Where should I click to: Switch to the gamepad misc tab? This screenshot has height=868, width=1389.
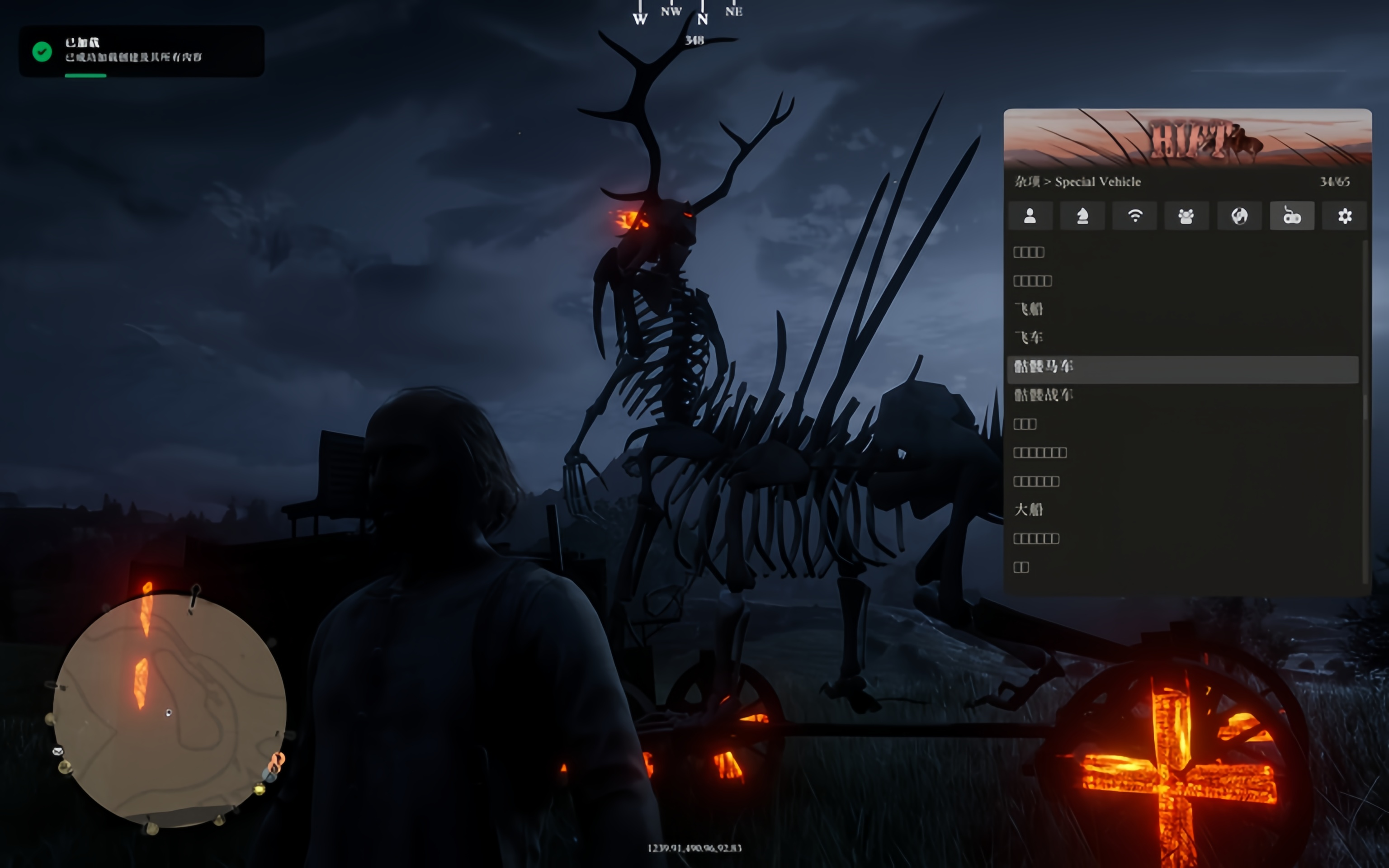click(x=1291, y=216)
